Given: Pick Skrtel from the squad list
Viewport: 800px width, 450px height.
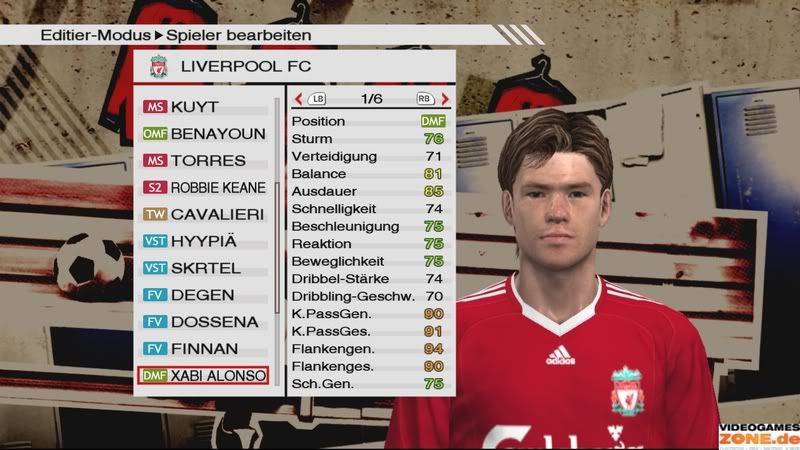Looking at the screenshot, I should [205, 268].
